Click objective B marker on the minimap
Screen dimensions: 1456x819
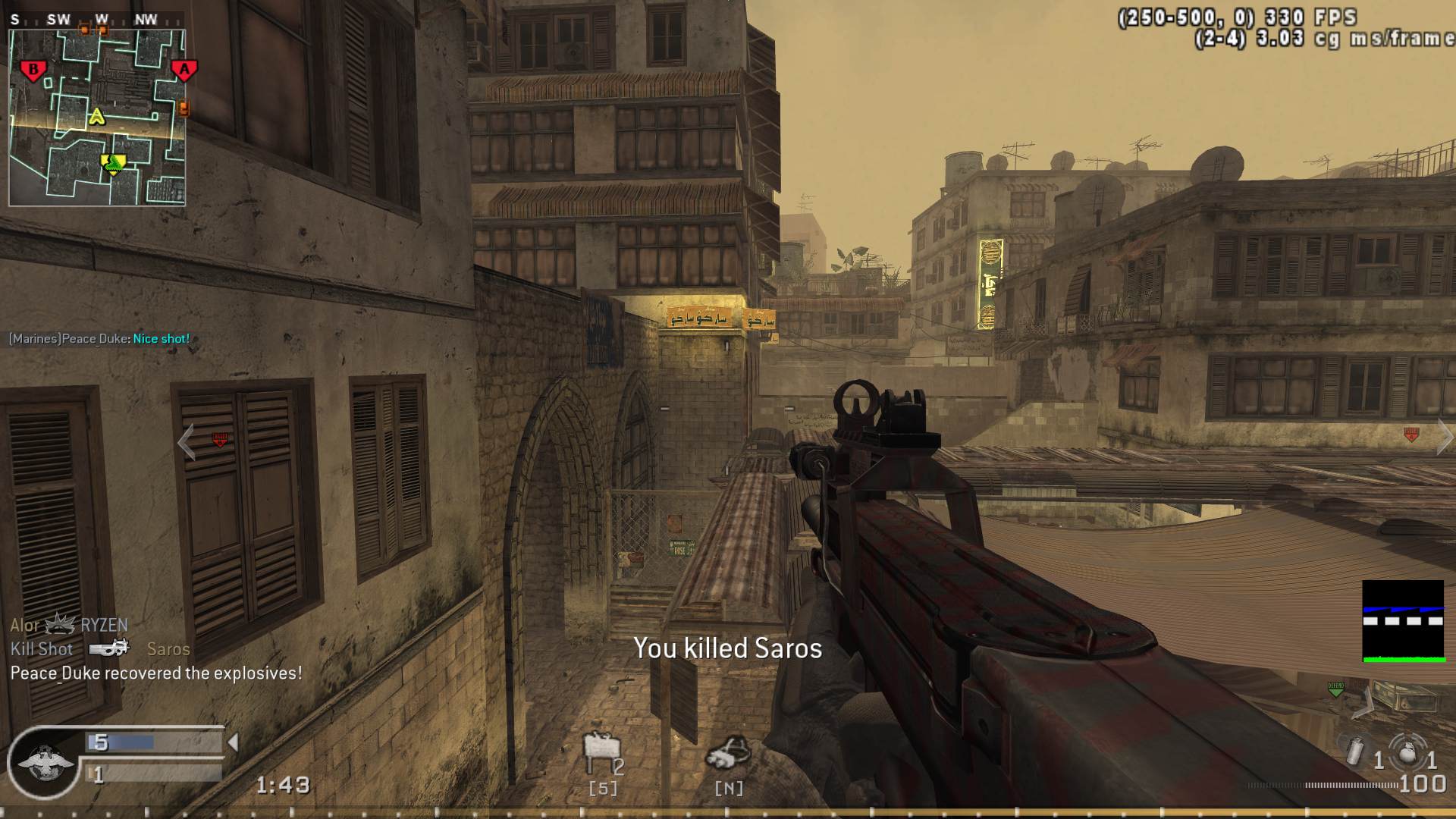pyautogui.click(x=33, y=70)
